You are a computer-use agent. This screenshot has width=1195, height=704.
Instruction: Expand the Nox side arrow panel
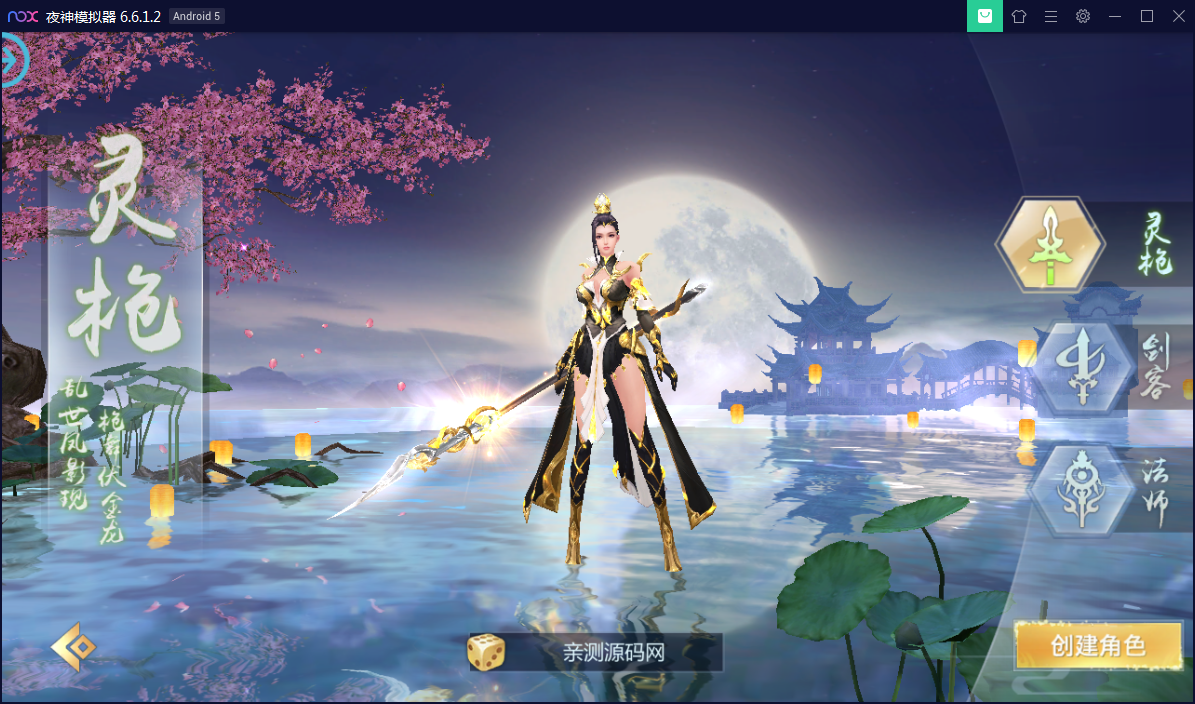tap(12, 60)
